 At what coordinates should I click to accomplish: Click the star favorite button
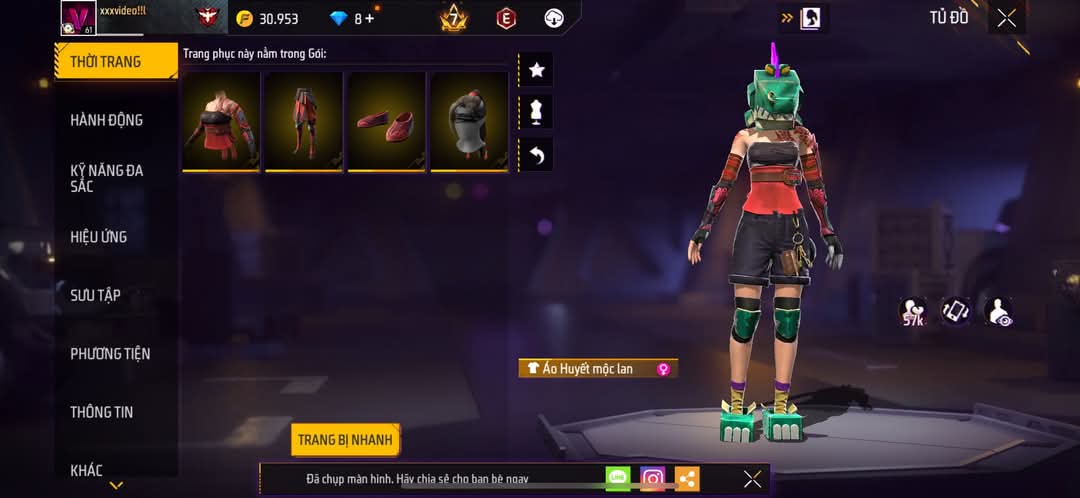pyautogui.click(x=536, y=70)
